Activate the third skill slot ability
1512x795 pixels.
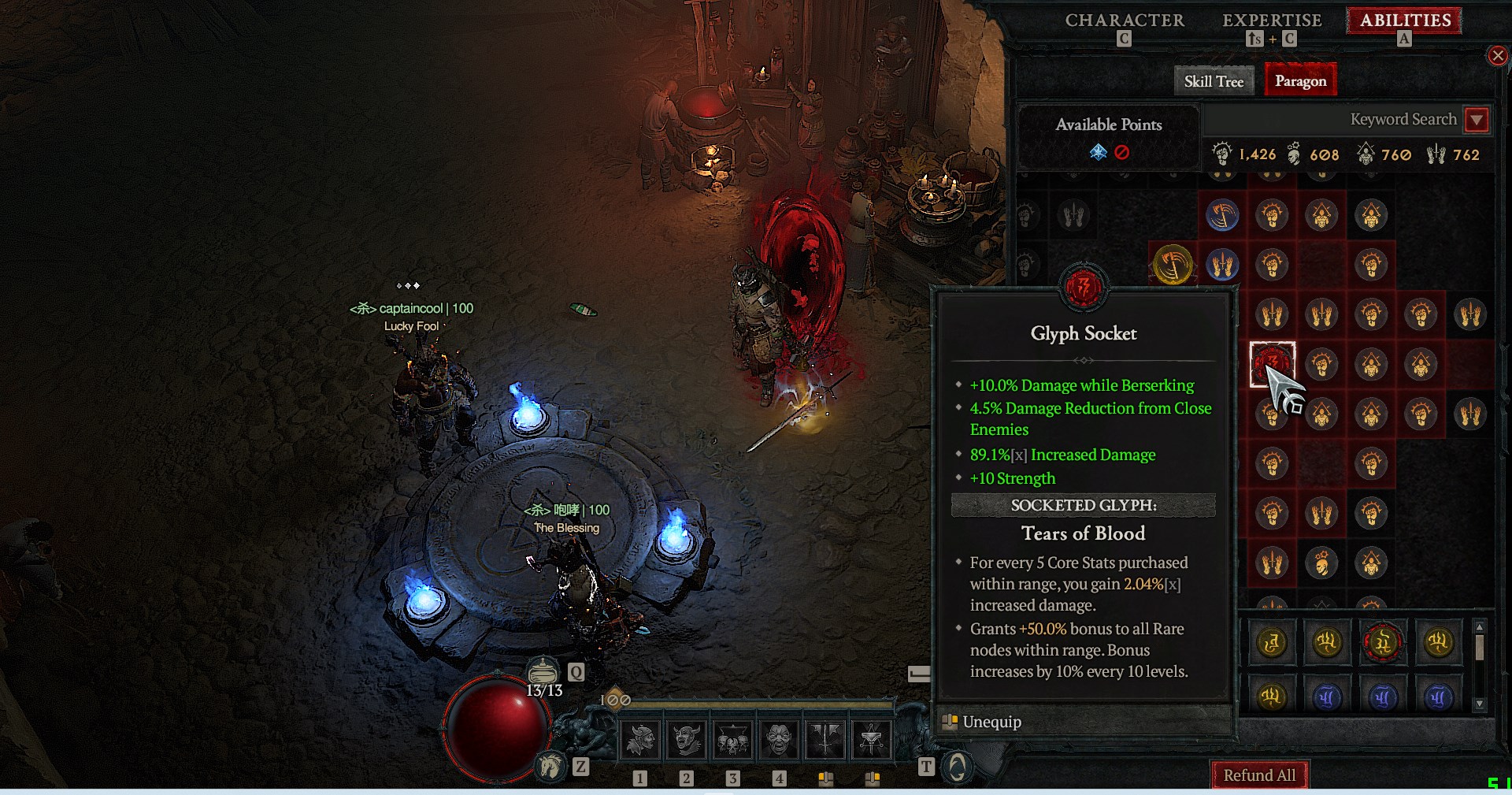coord(732,740)
